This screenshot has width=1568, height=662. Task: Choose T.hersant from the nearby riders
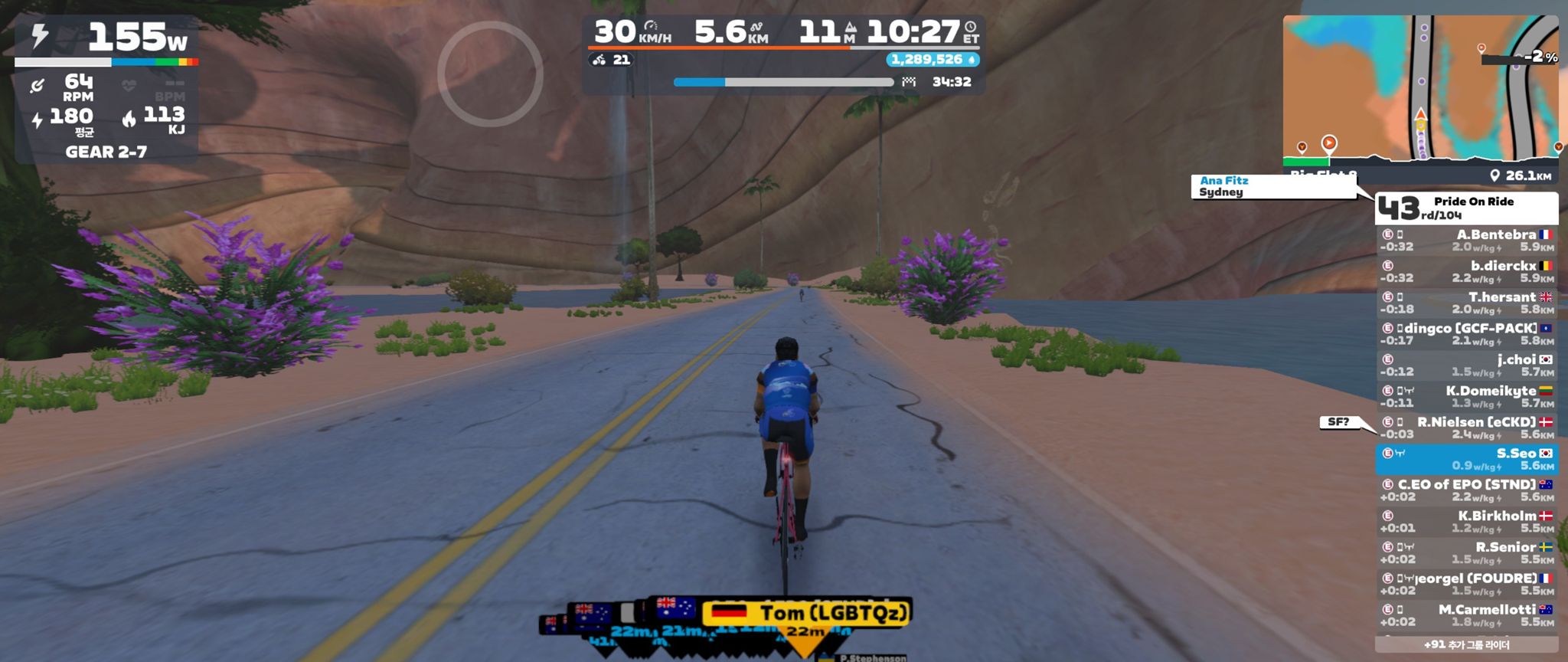[x=1466, y=303]
